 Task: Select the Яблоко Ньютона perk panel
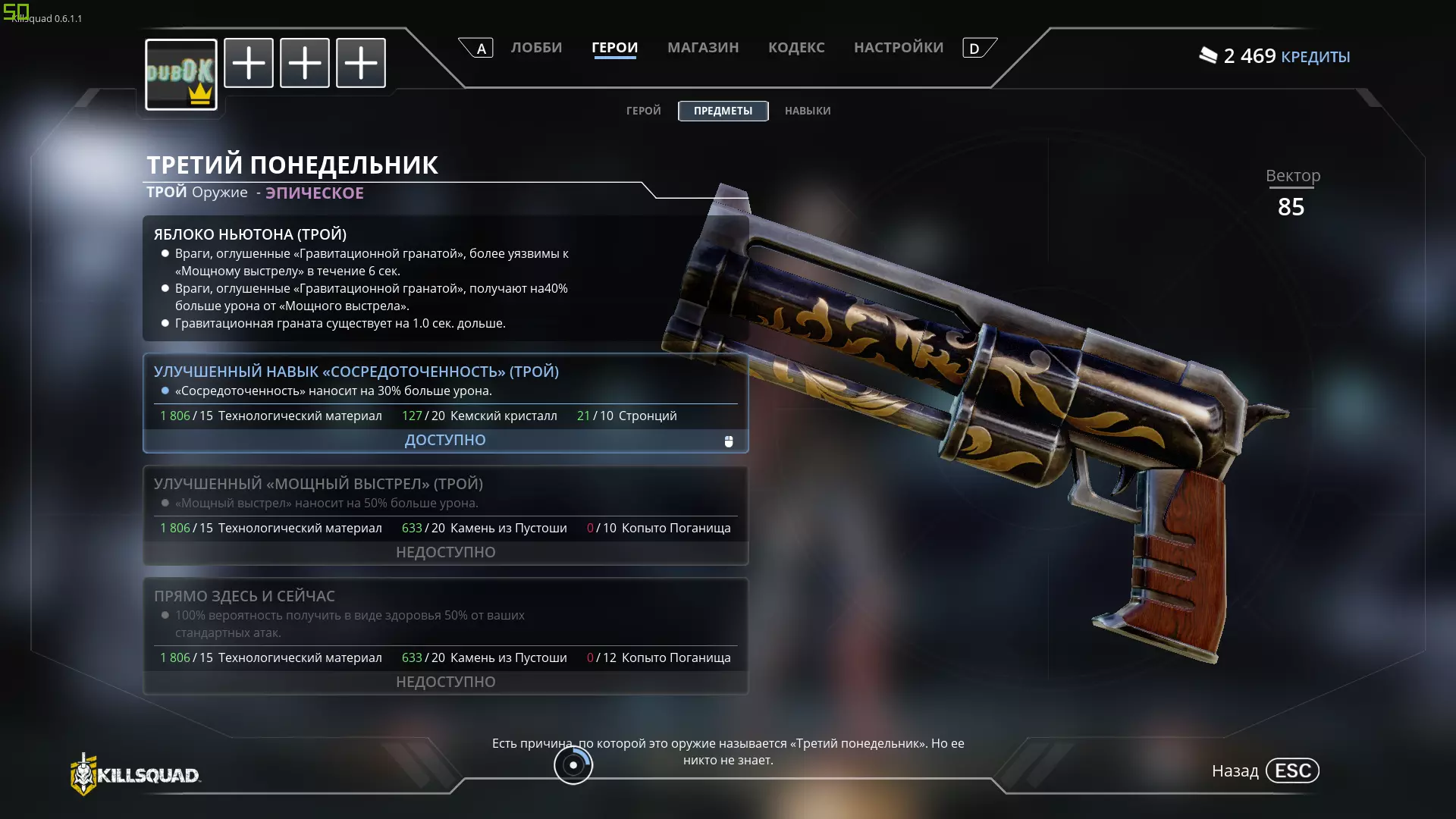click(445, 278)
